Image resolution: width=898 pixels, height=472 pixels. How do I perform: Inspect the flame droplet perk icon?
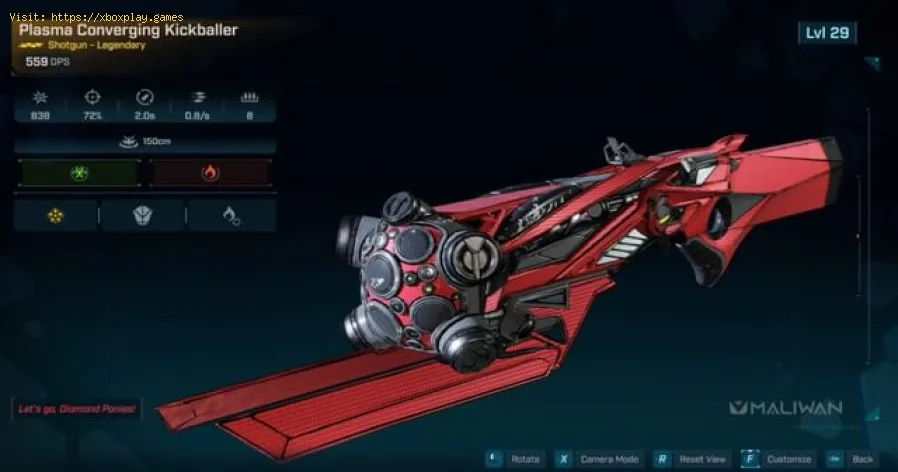[x=232, y=215]
